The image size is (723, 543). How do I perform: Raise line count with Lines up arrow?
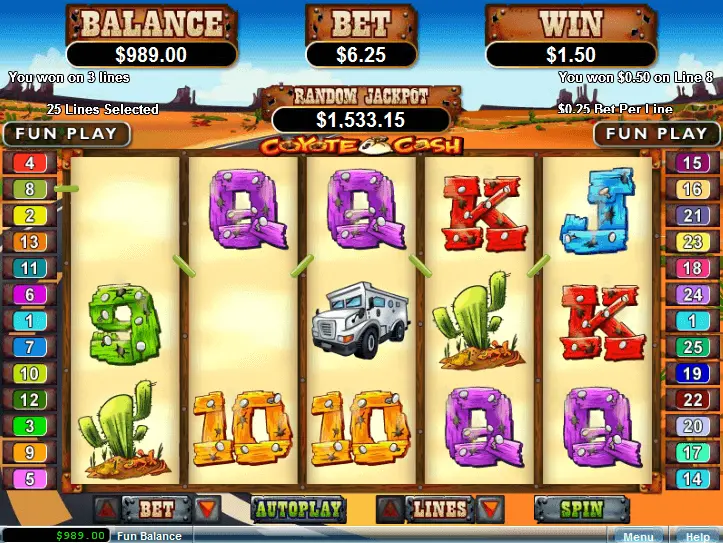point(390,509)
